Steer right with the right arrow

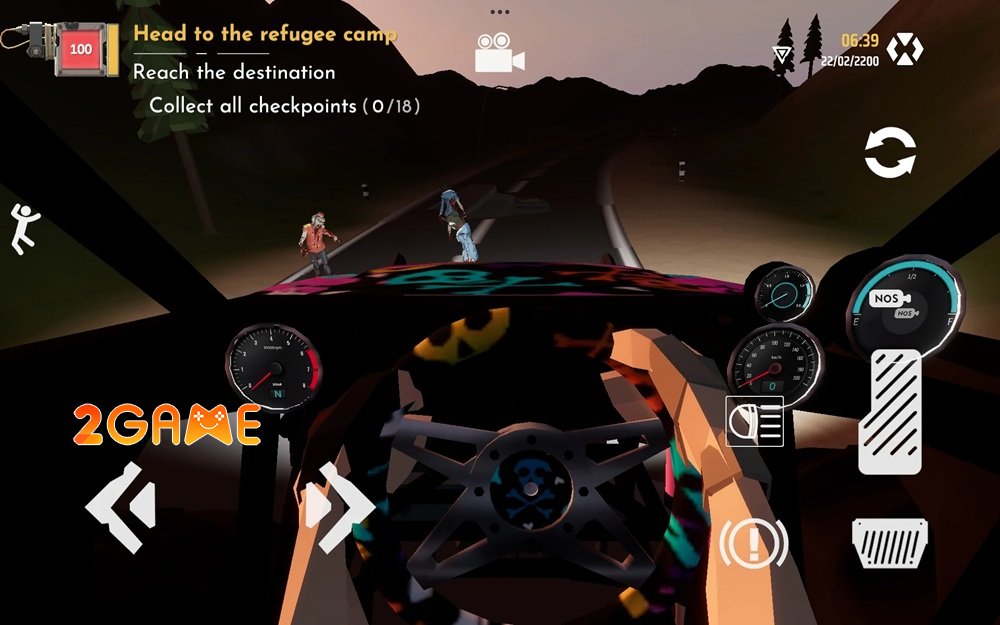(x=340, y=507)
